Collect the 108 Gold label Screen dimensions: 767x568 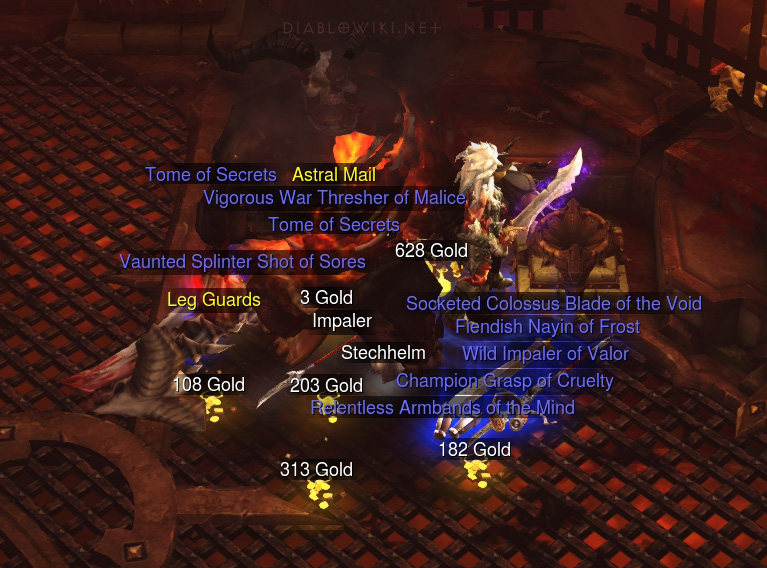click(x=208, y=385)
